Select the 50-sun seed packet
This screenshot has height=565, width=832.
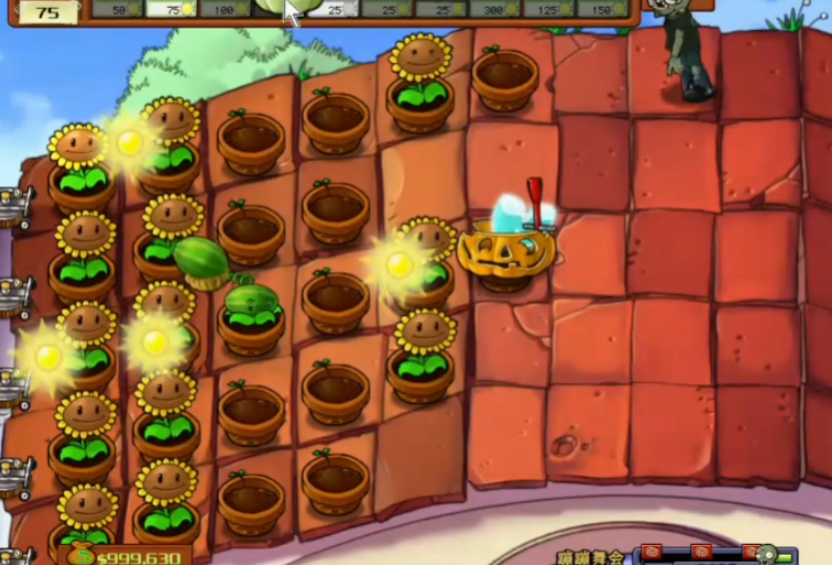pos(118,9)
